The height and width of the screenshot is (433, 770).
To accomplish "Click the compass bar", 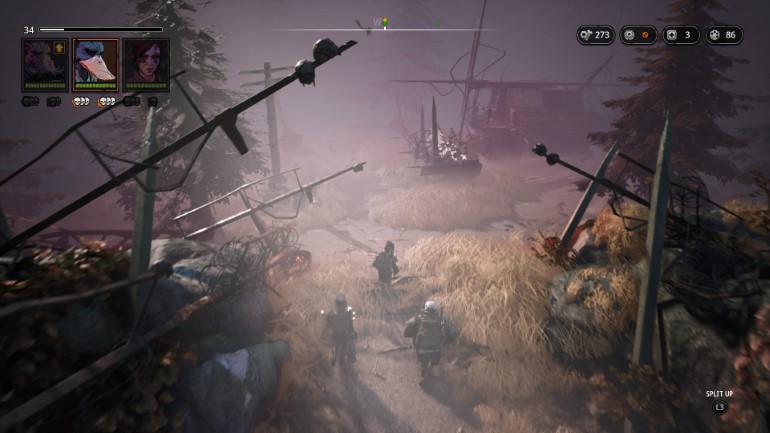I will tap(385, 24).
